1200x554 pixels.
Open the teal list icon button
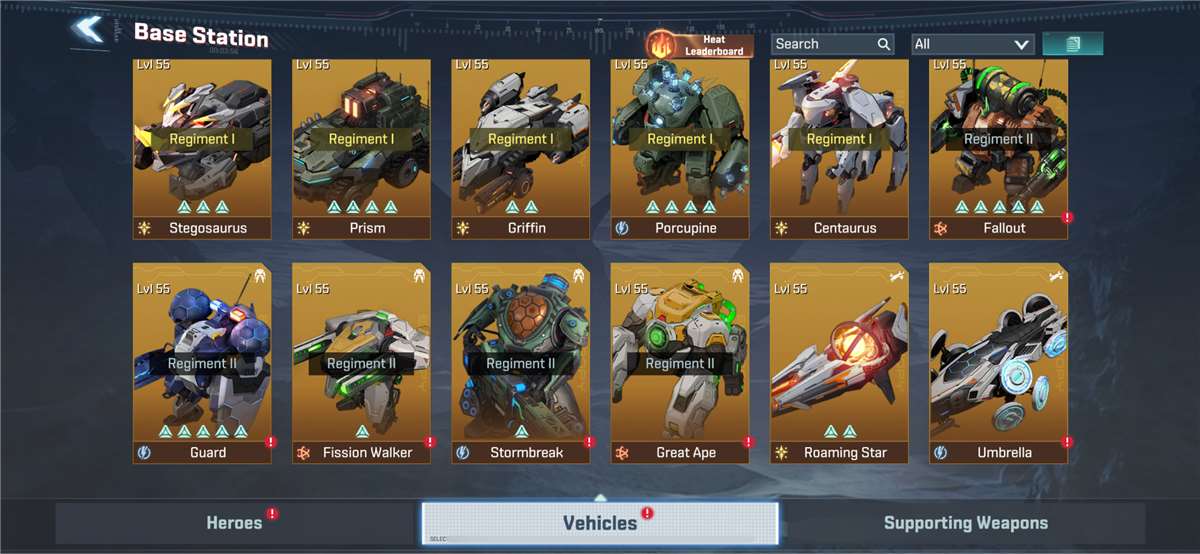(x=1072, y=44)
